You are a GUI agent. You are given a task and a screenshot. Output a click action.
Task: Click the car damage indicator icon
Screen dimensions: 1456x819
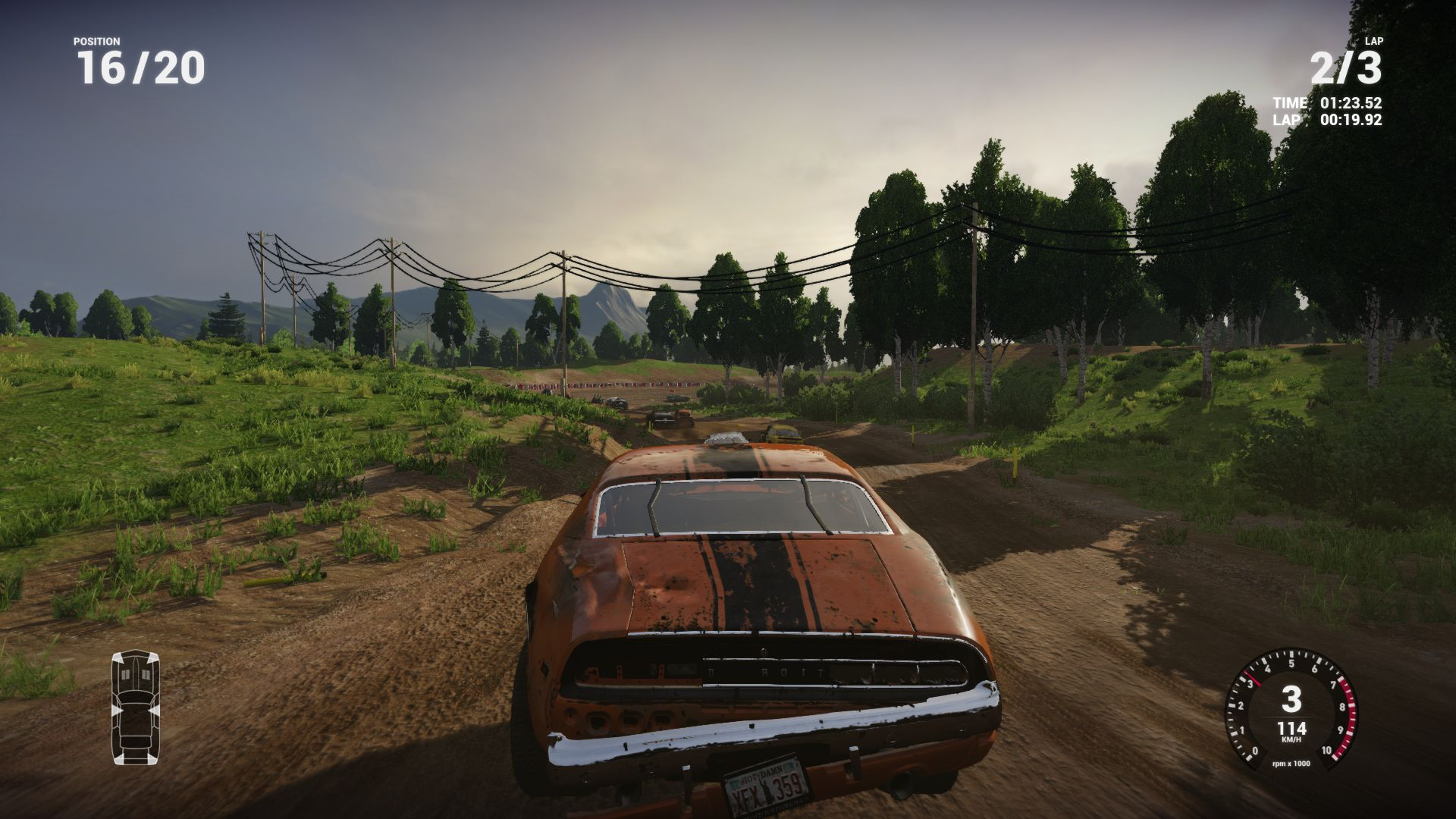coord(136,707)
